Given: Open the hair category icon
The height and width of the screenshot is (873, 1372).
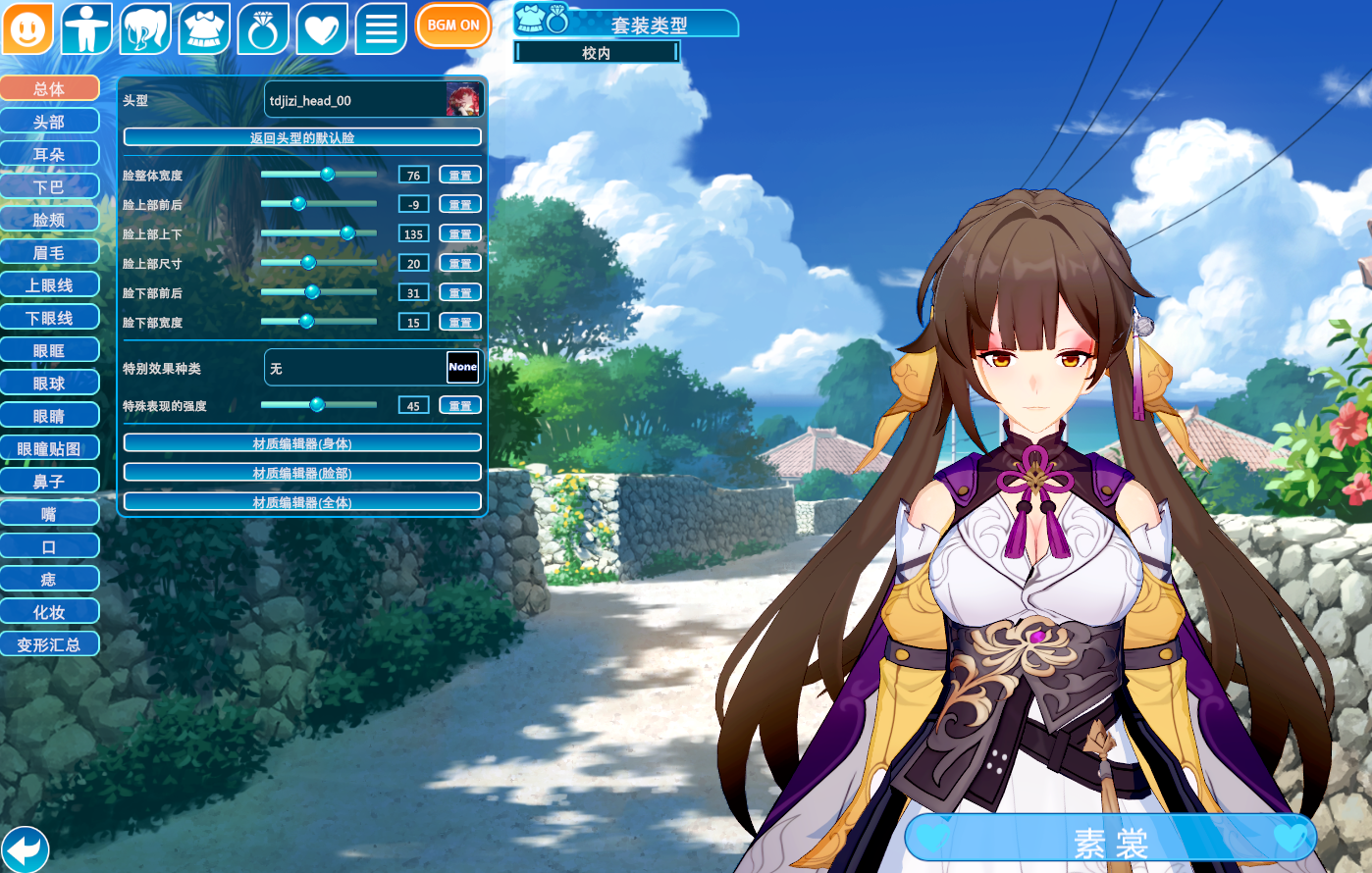Looking at the screenshot, I should [x=145, y=27].
